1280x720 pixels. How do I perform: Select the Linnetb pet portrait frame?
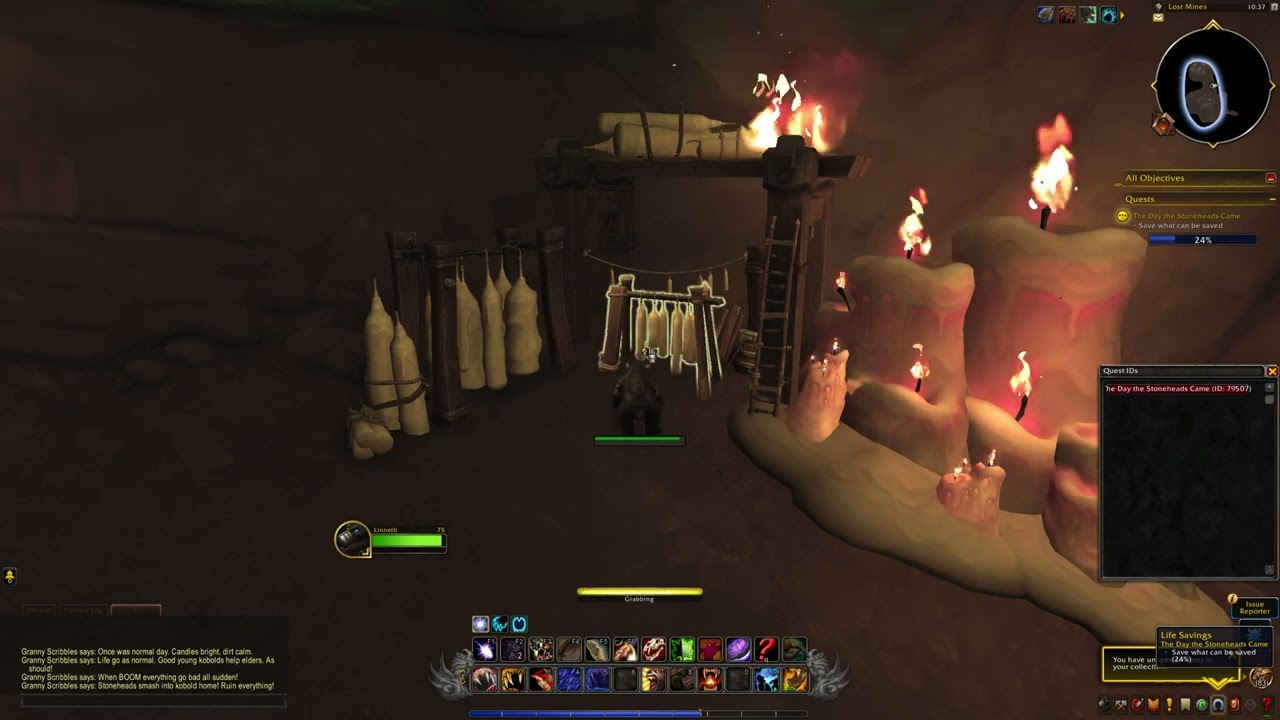[x=352, y=539]
